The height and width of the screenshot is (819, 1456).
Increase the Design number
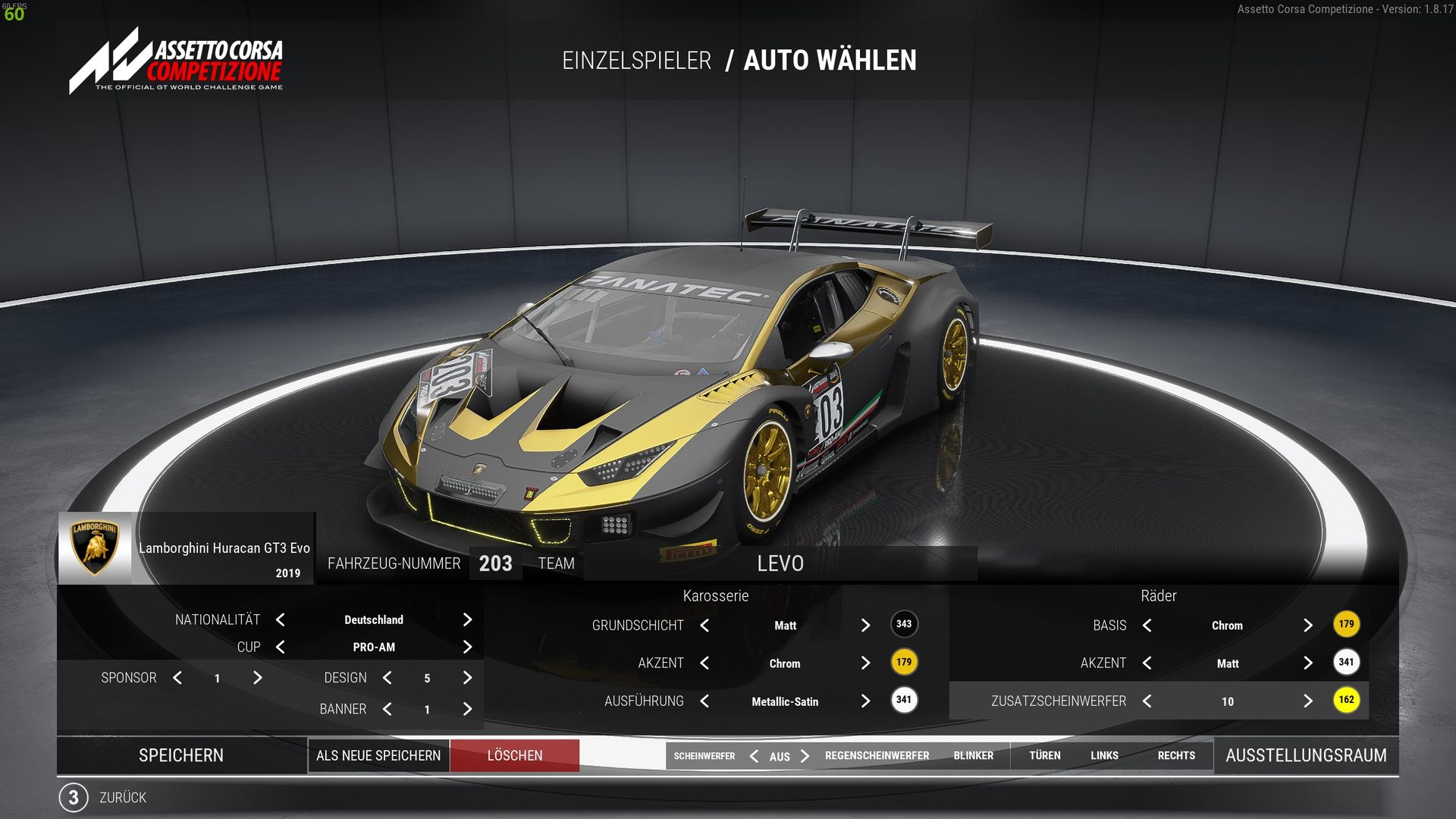pos(467,678)
